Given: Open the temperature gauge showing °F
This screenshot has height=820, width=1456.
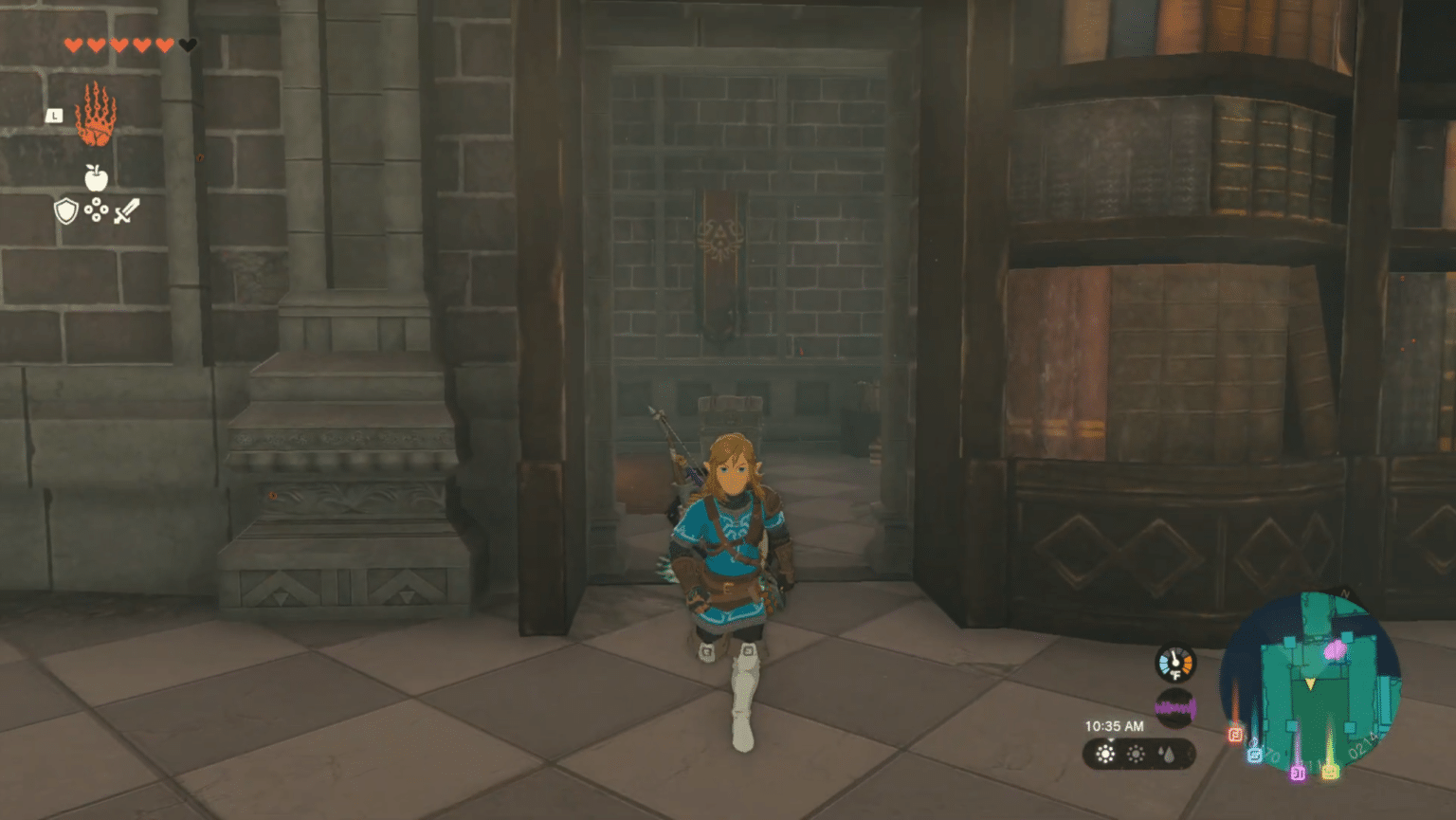Looking at the screenshot, I should click(x=1174, y=665).
